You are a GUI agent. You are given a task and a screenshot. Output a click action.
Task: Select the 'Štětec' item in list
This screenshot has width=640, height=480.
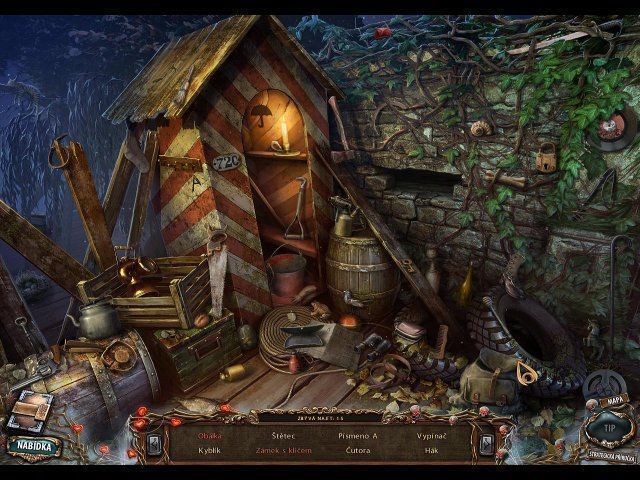point(282,435)
